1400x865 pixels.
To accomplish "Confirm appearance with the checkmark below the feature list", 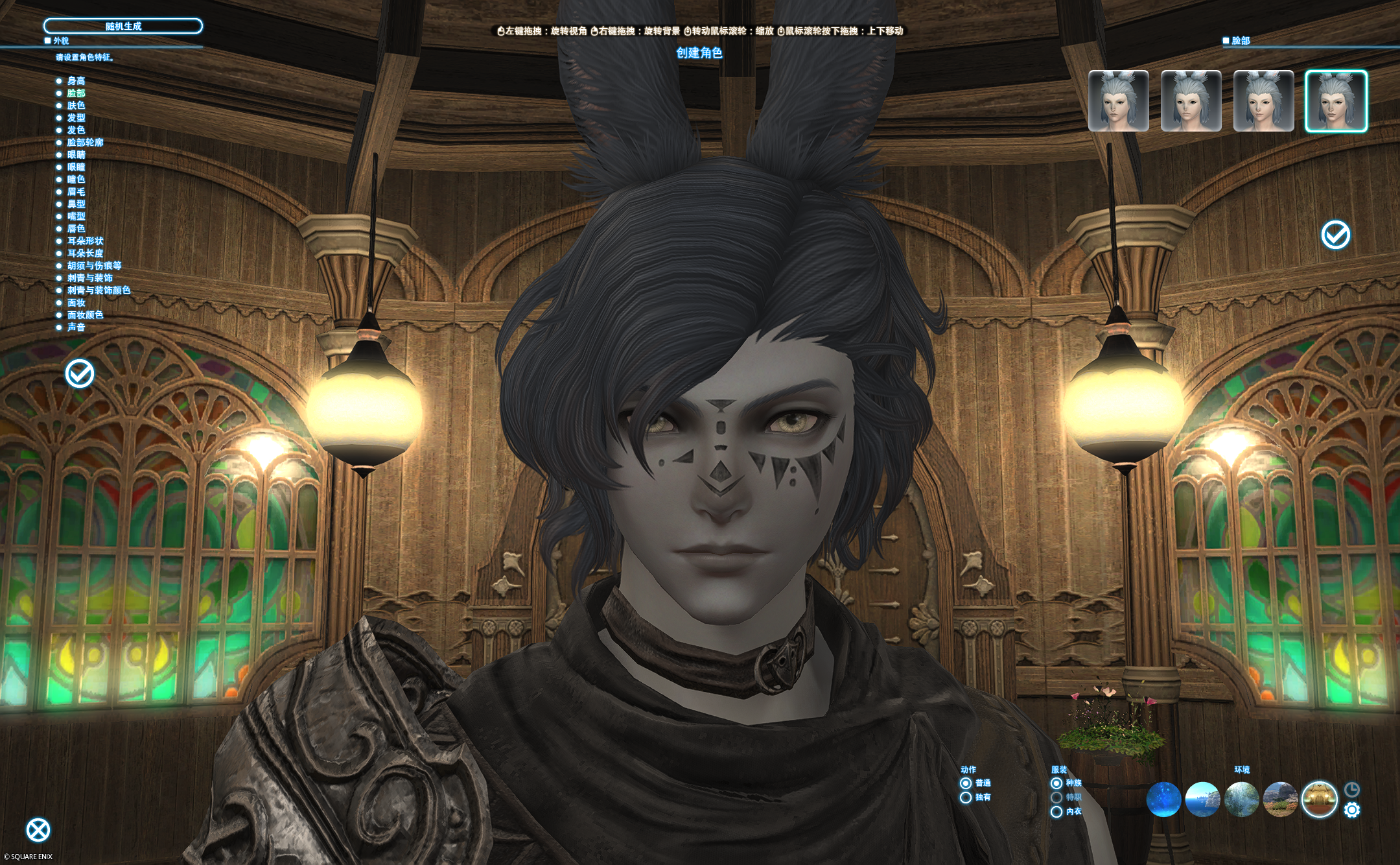I will 80,373.
